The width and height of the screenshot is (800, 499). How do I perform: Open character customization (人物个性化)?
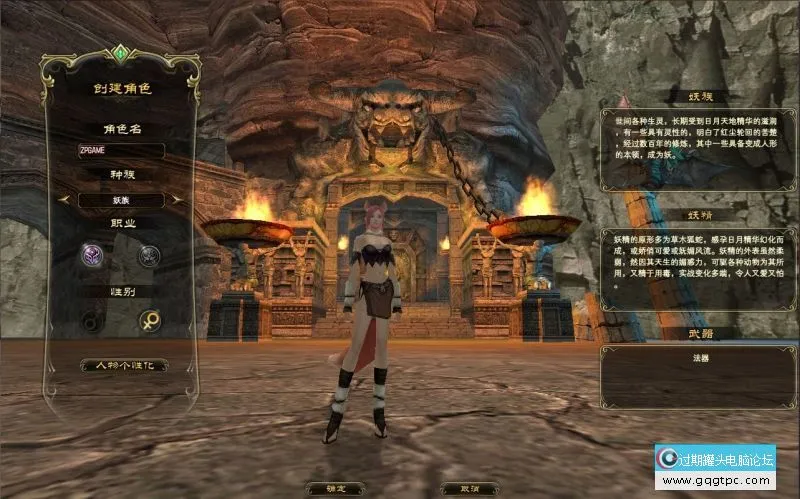(123, 365)
